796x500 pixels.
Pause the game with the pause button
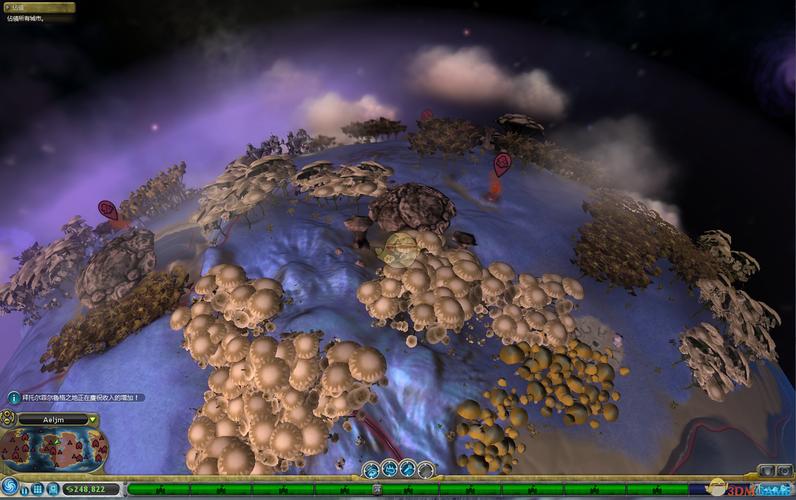tap(25, 489)
